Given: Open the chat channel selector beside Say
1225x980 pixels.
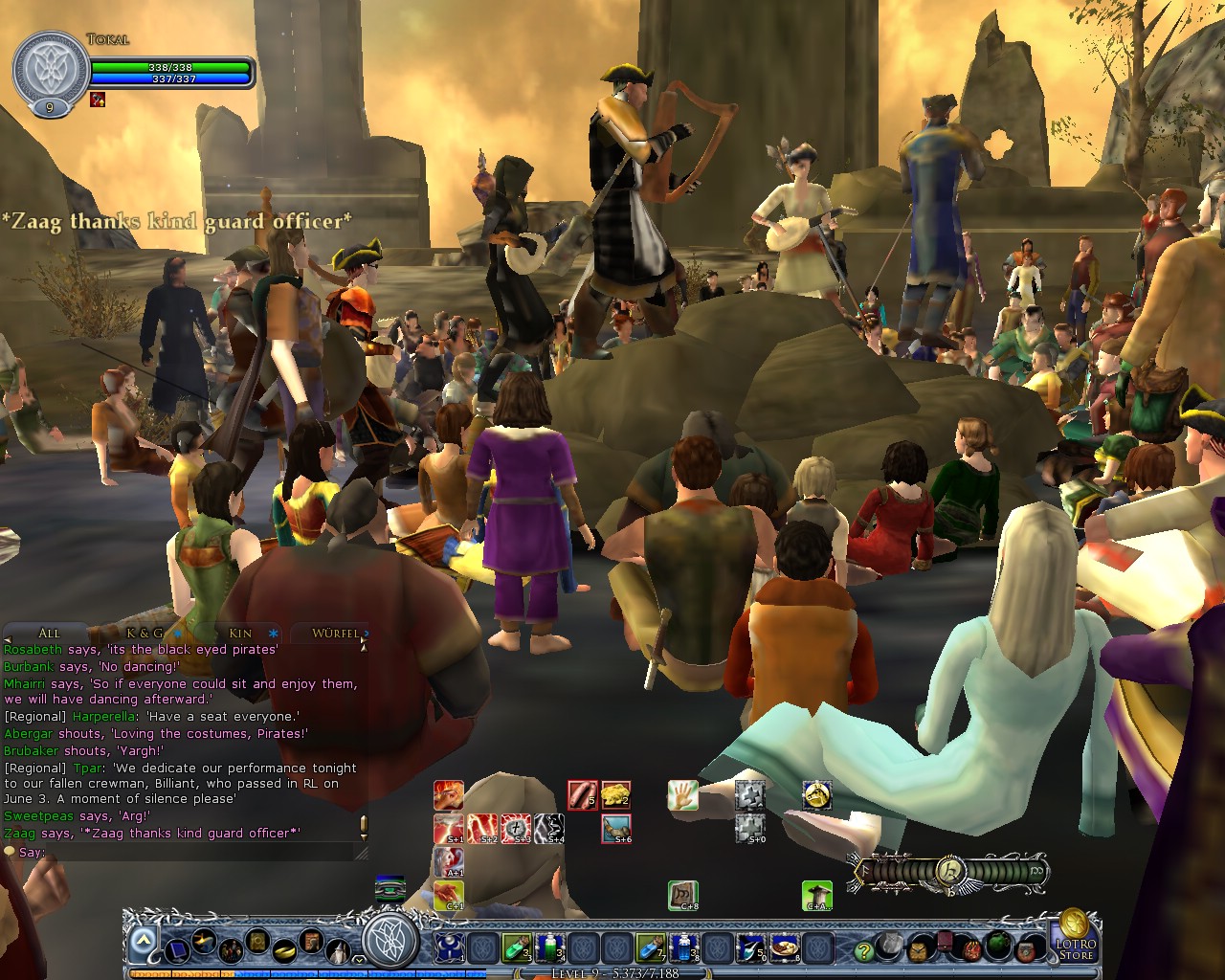Looking at the screenshot, I should (11, 850).
